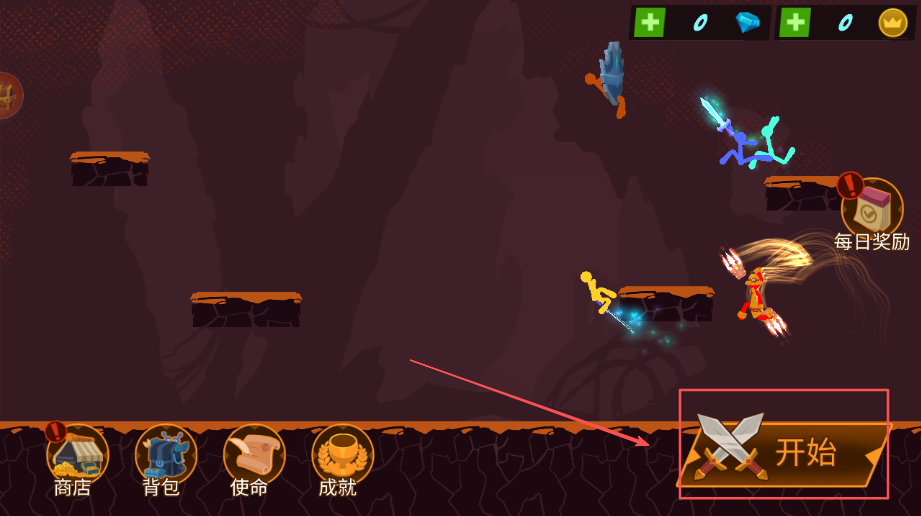This screenshot has height=516, width=921.
Task: Open the 商店 shop
Action: pos(76,459)
